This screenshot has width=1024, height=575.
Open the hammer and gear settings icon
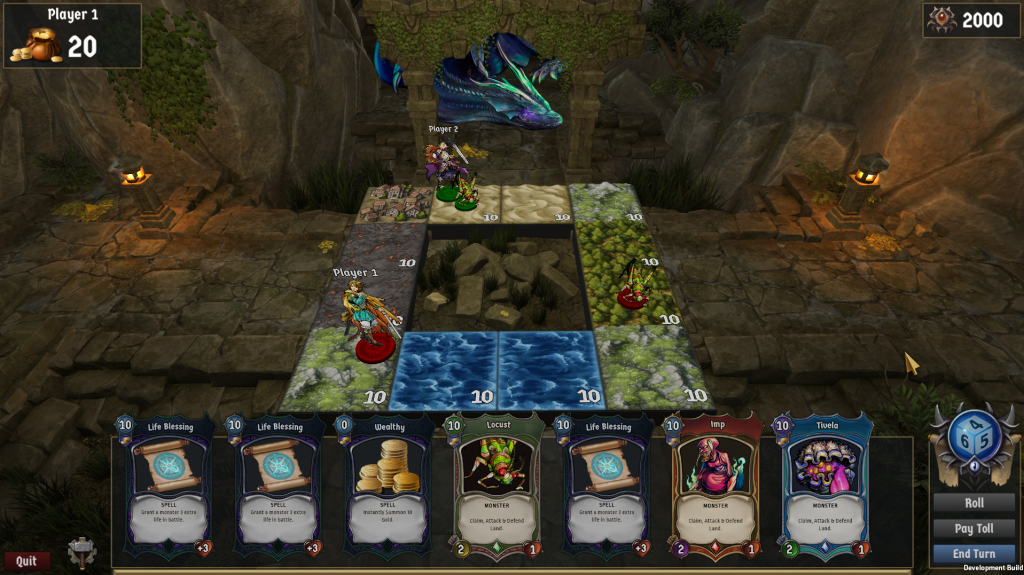[82, 552]
